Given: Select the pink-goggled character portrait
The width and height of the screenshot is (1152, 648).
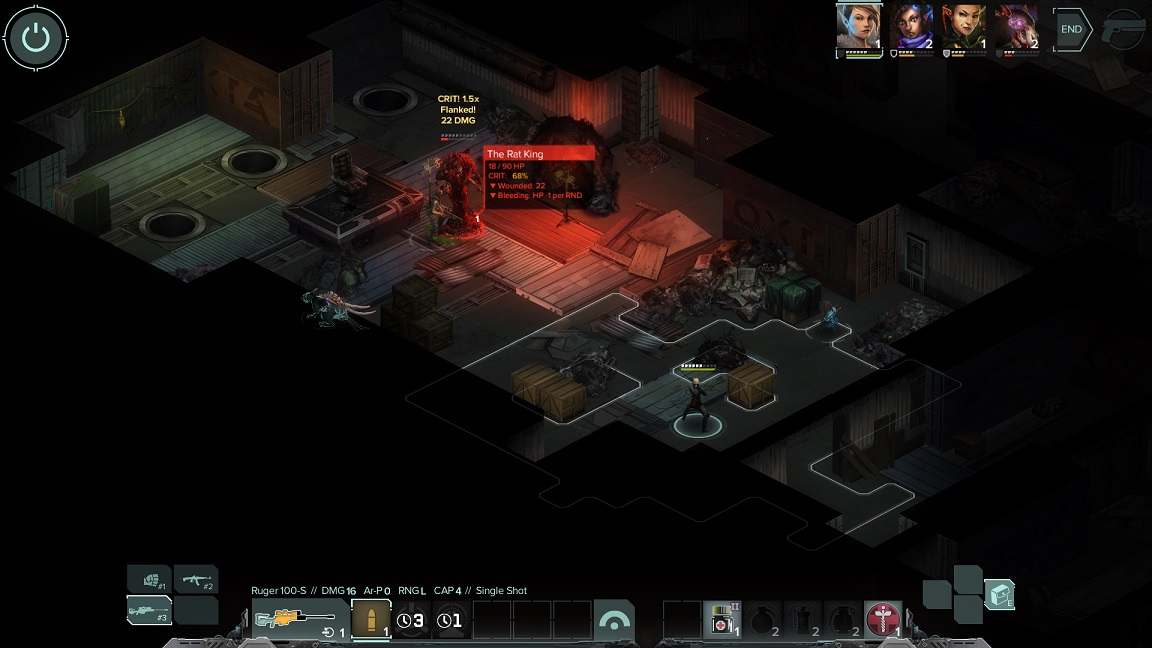Looking at the screenshot, I should (1017, 27).
